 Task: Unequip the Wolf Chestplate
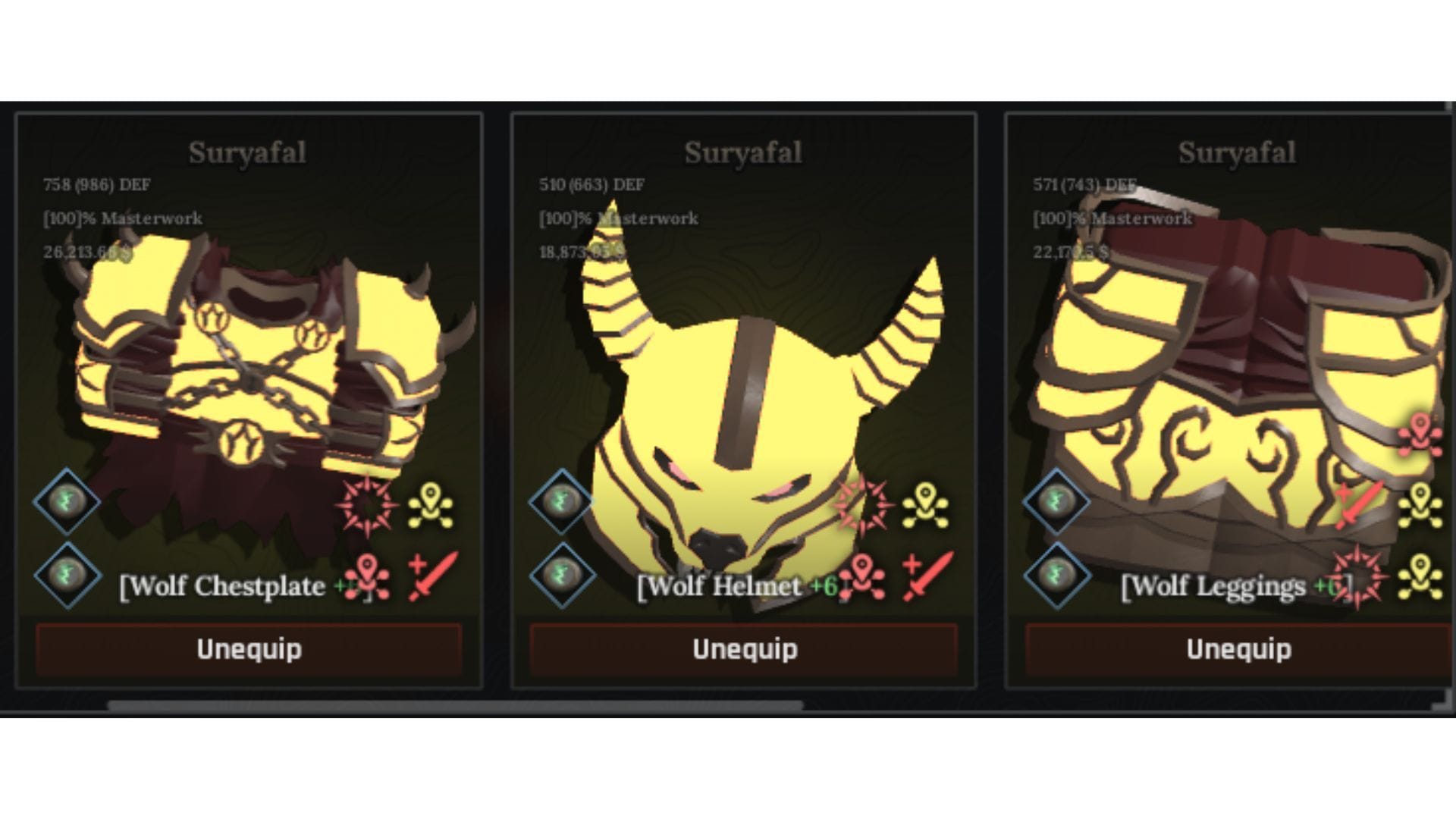[248, 649]
